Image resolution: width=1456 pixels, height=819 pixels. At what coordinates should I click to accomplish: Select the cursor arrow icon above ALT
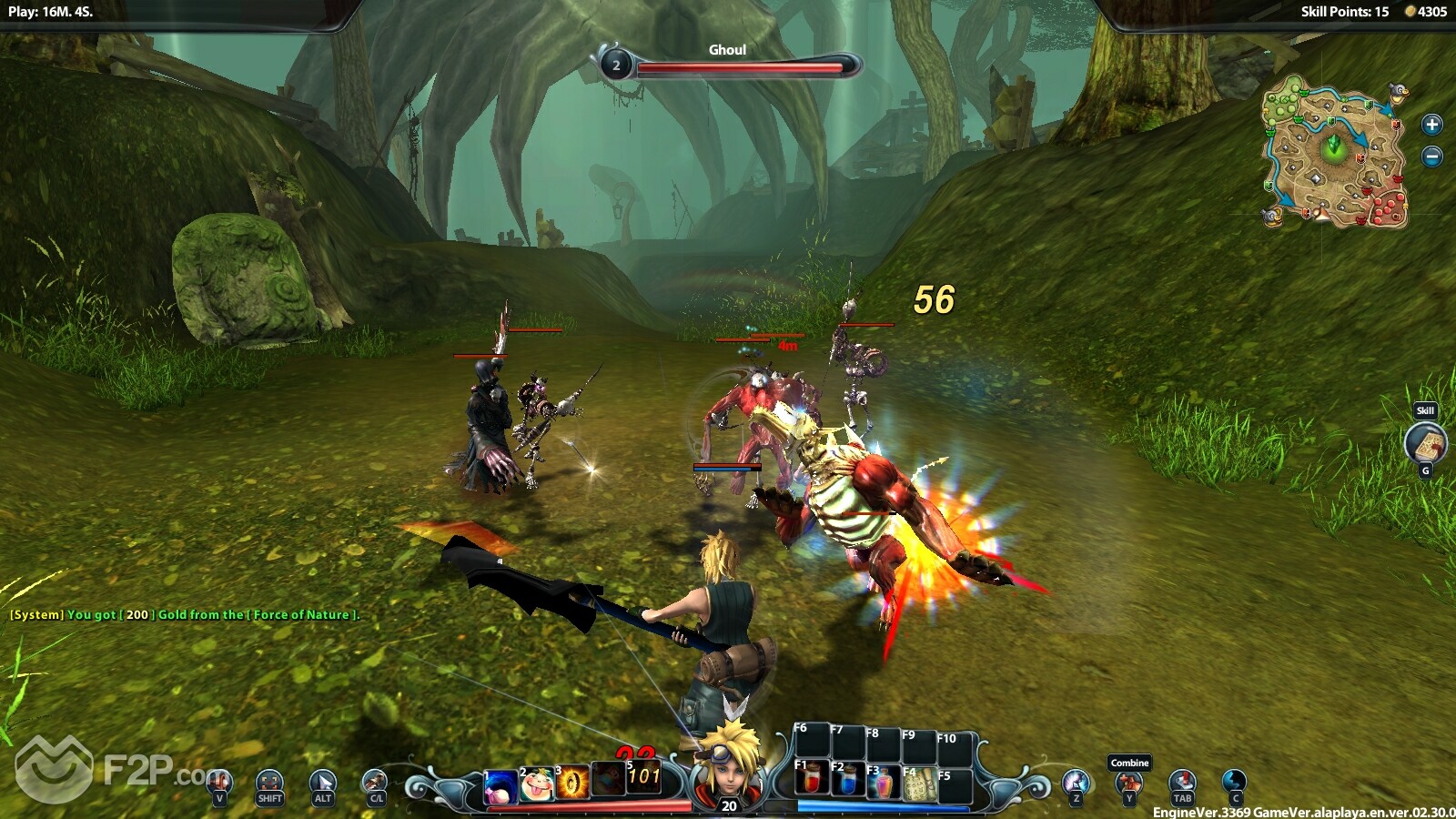(322, 782)
